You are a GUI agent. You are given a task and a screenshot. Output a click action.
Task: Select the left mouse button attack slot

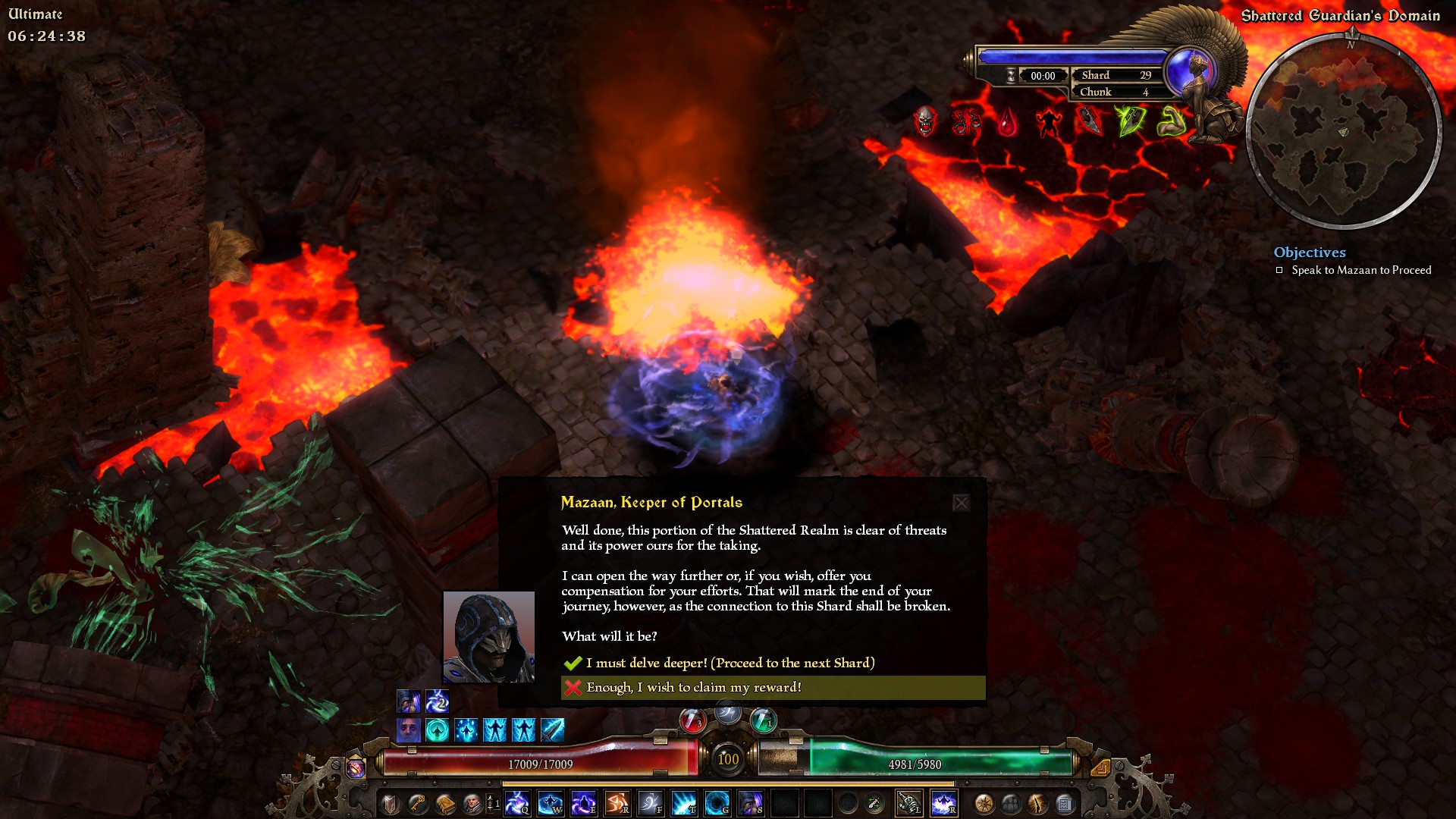(909, 803)
